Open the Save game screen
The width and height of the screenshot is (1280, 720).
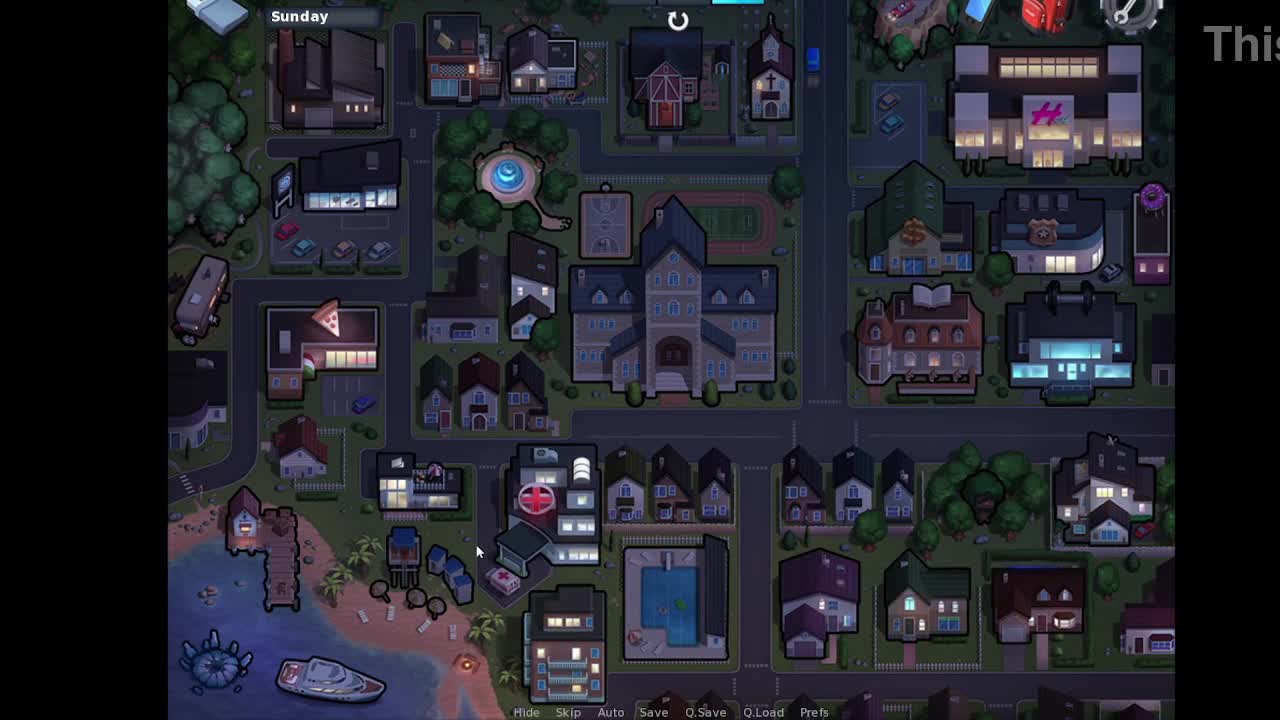[654, 712]
